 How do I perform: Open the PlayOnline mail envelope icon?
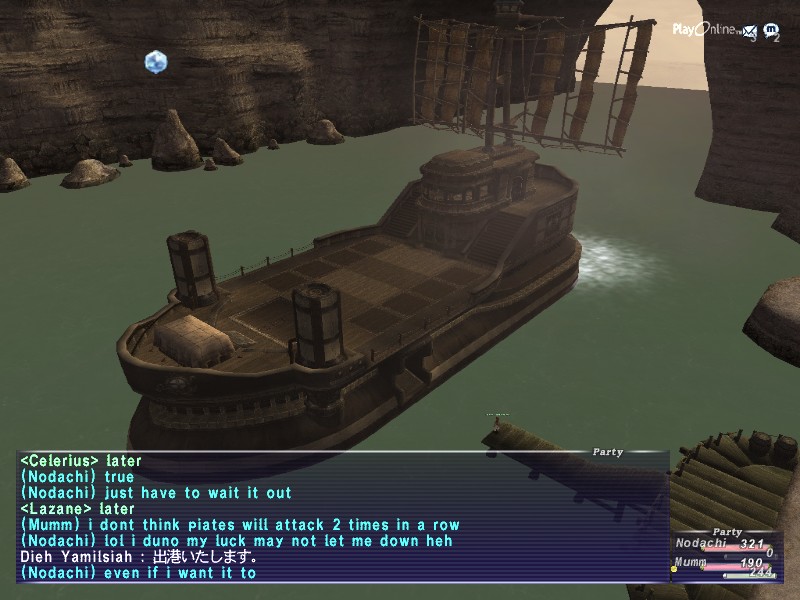click(749, 31)
